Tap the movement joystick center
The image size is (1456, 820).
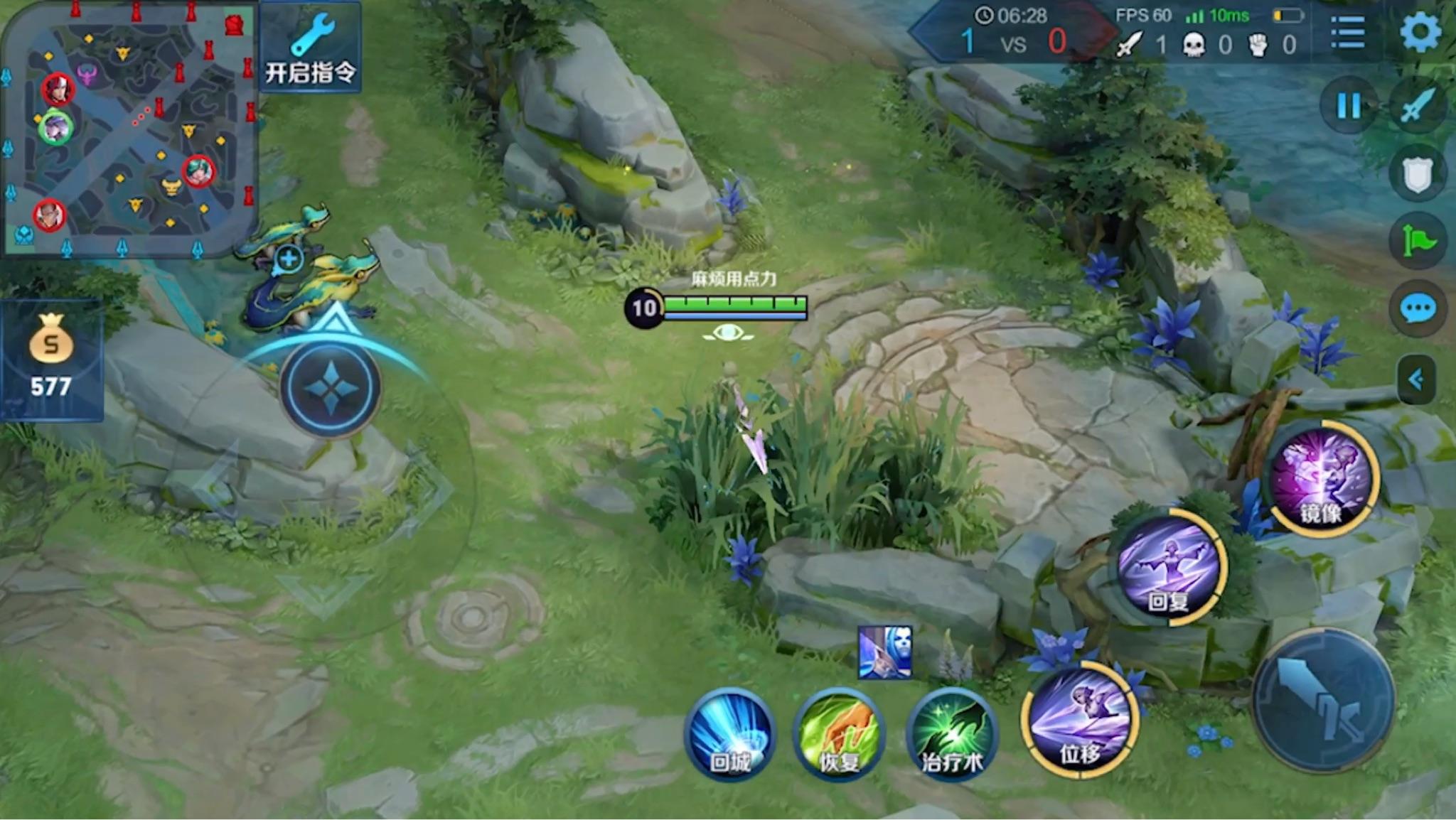[331, 388]
